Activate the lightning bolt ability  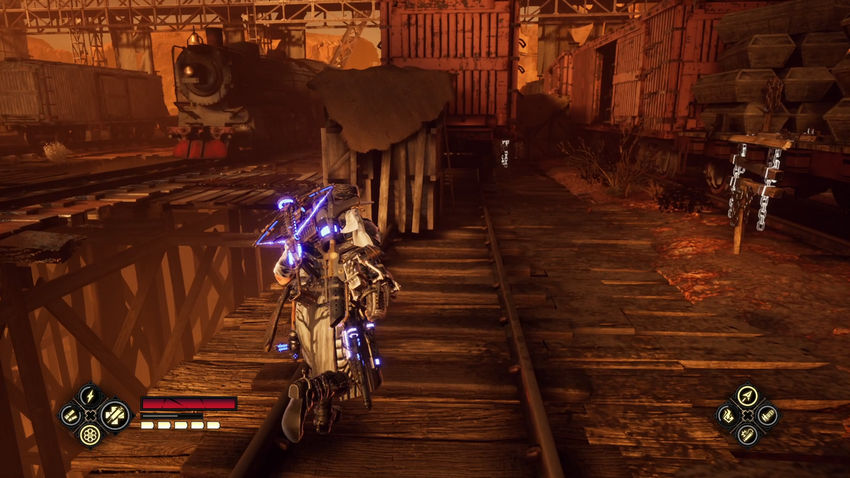pyautogui.click(x=90, y=394)
